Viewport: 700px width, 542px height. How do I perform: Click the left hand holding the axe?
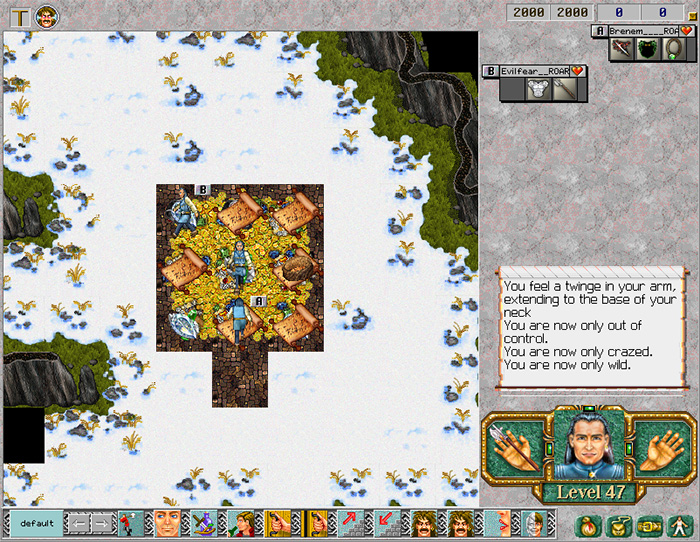coord(514,449)
